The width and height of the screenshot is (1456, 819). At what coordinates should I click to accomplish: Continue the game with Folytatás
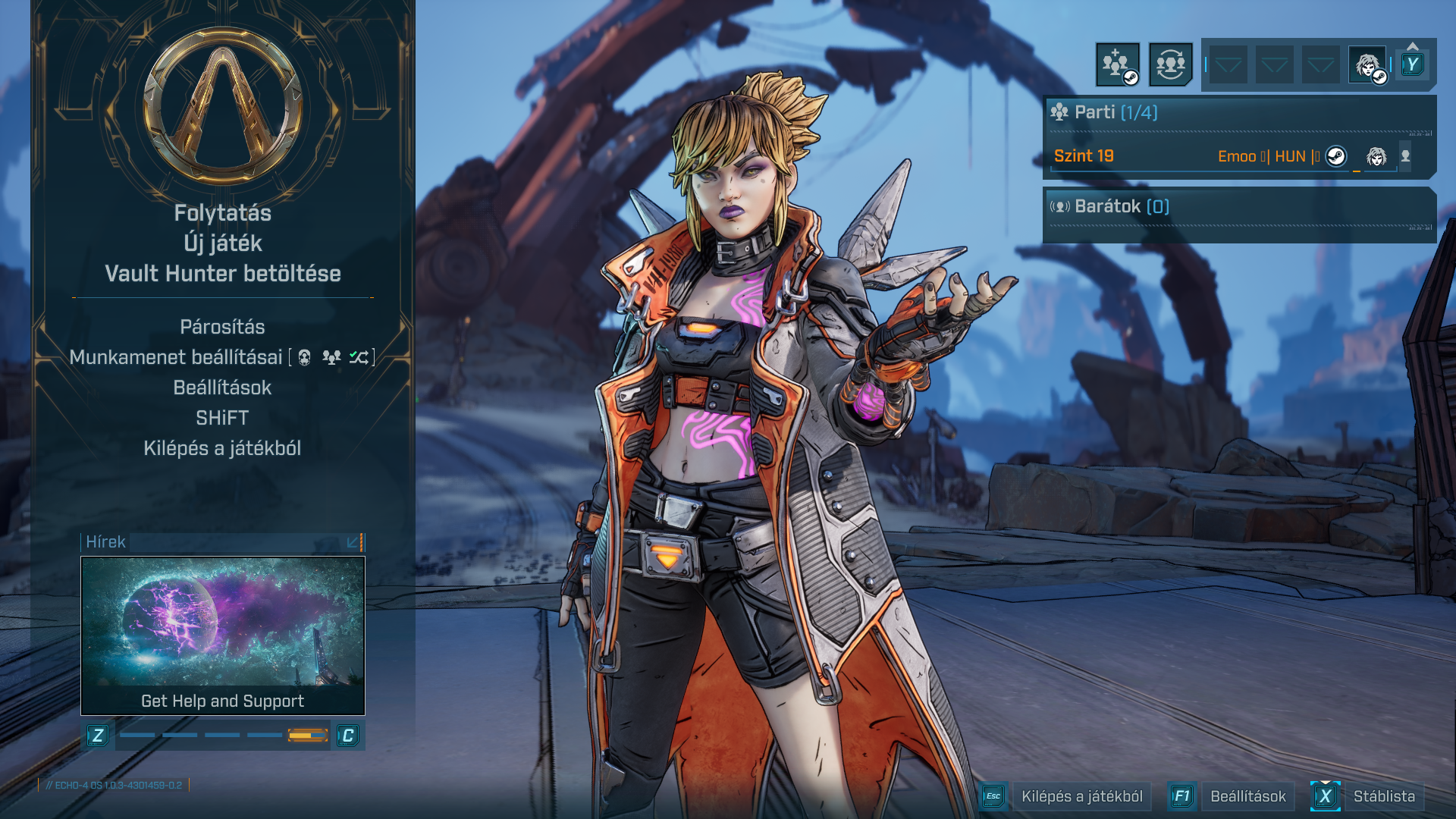pyautogui.click(x=222, y=213)
